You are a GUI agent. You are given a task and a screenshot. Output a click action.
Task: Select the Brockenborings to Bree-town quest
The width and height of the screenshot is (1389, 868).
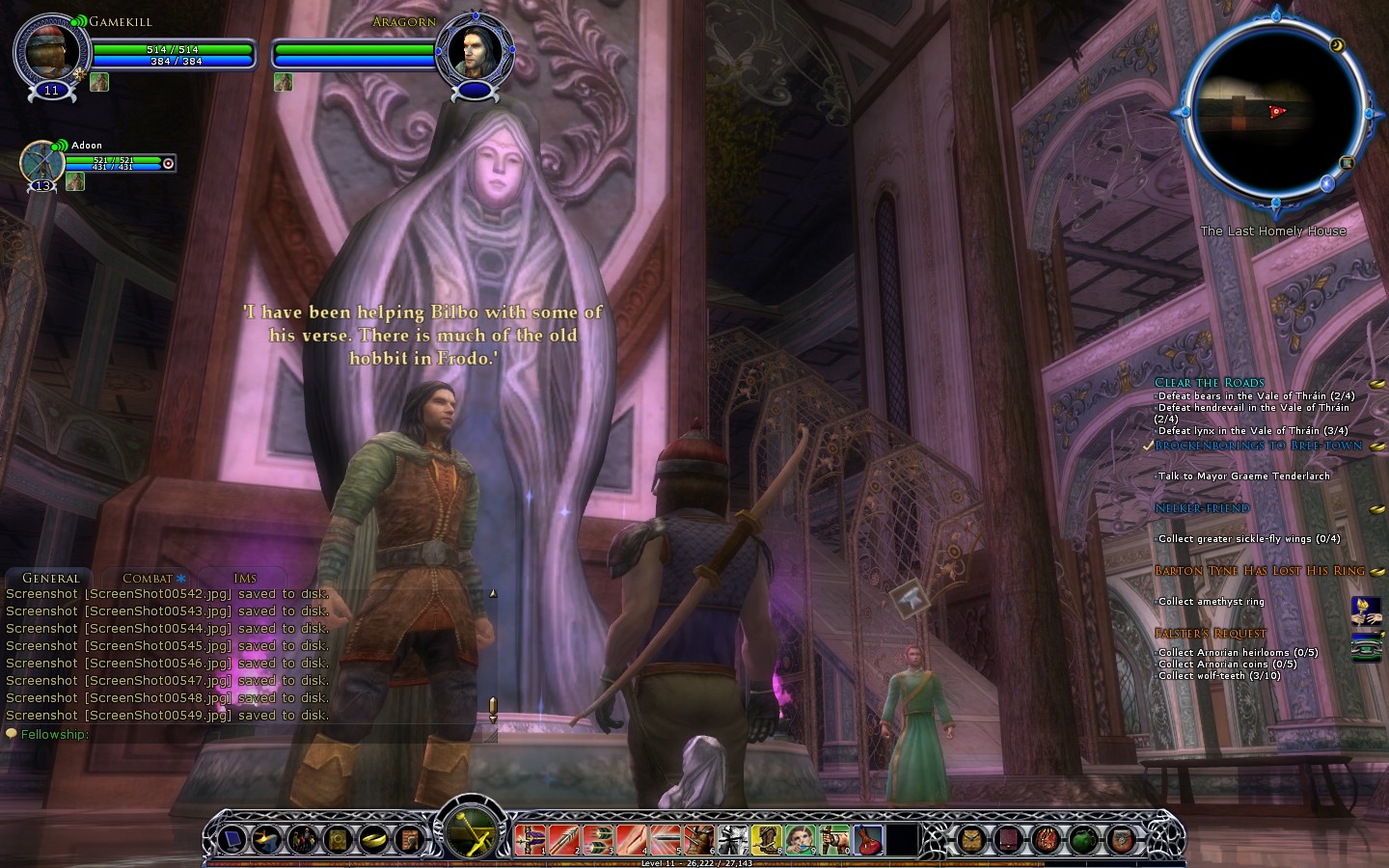click(1258, 446)
